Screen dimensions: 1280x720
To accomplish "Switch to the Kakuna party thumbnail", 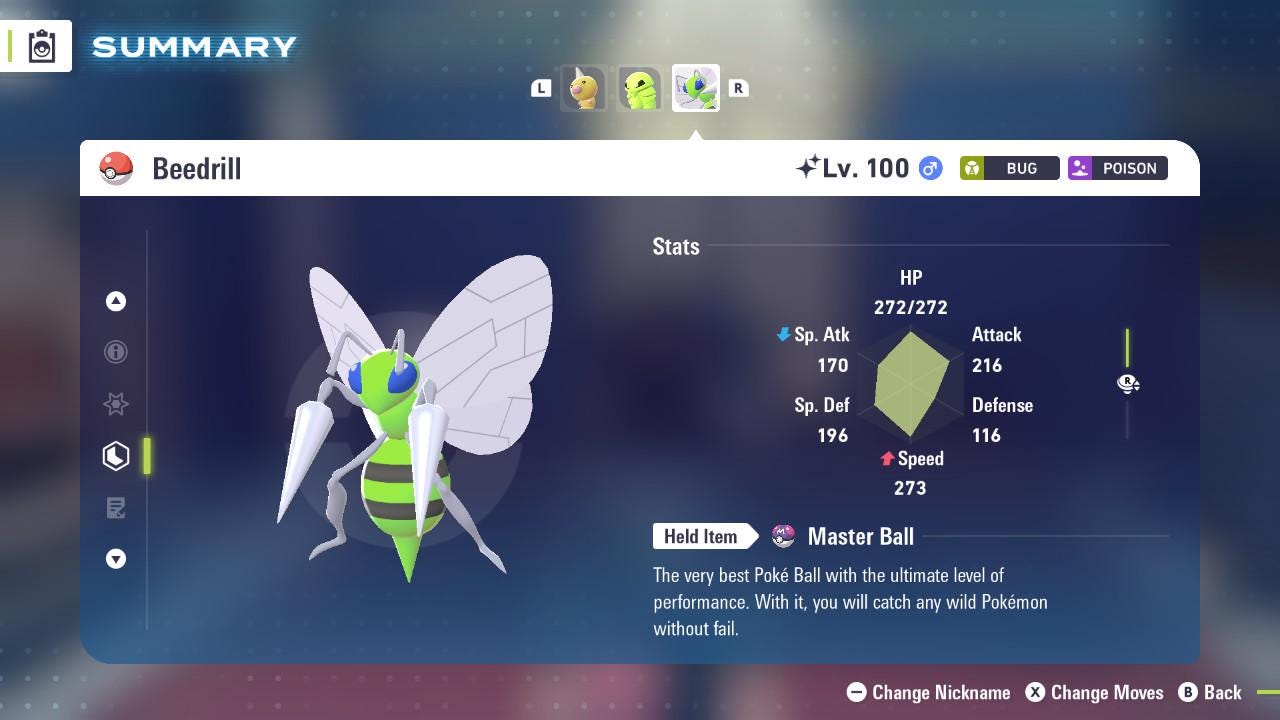I will 639,89.
